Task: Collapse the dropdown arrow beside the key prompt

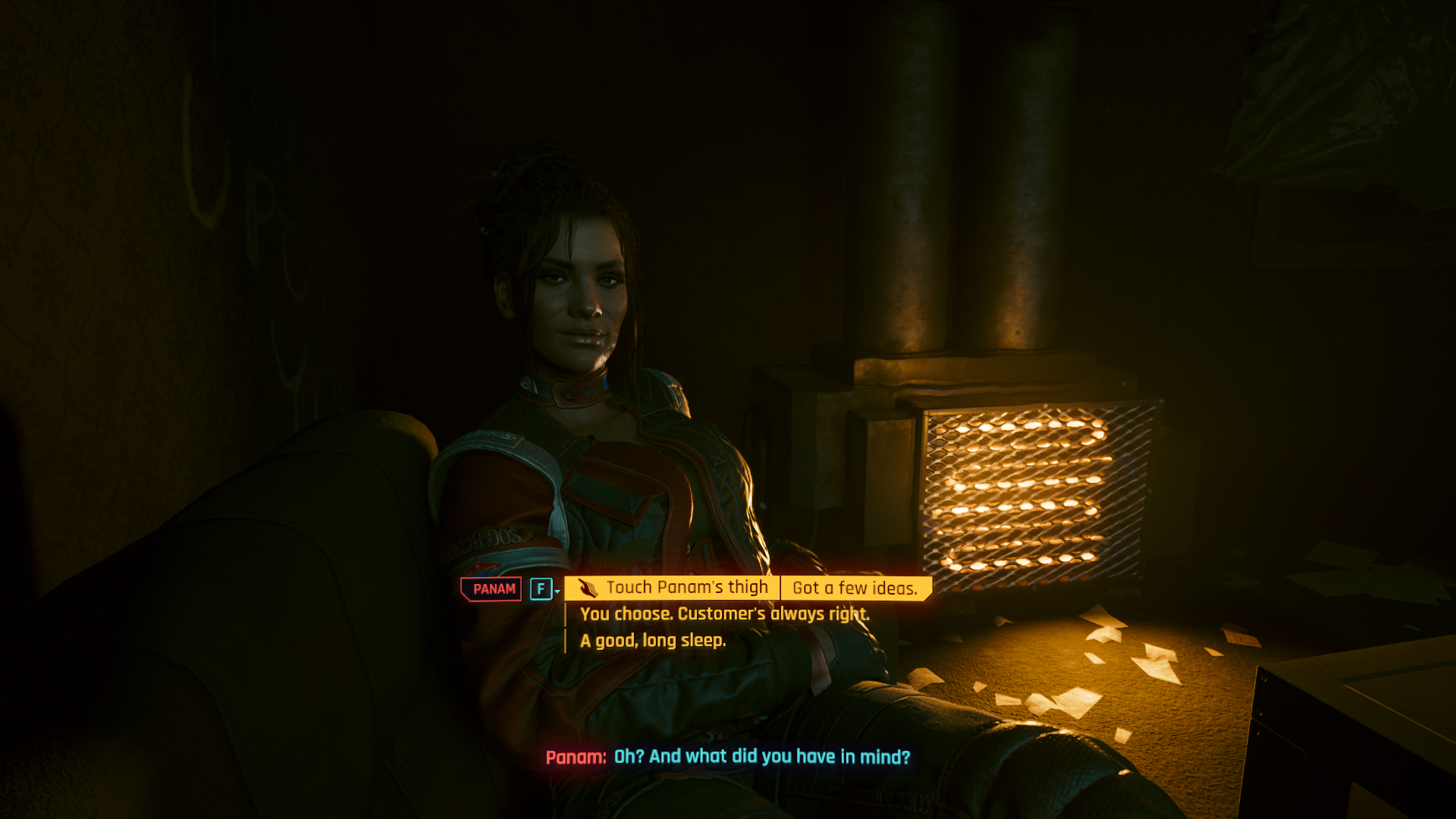Action: 558,592
